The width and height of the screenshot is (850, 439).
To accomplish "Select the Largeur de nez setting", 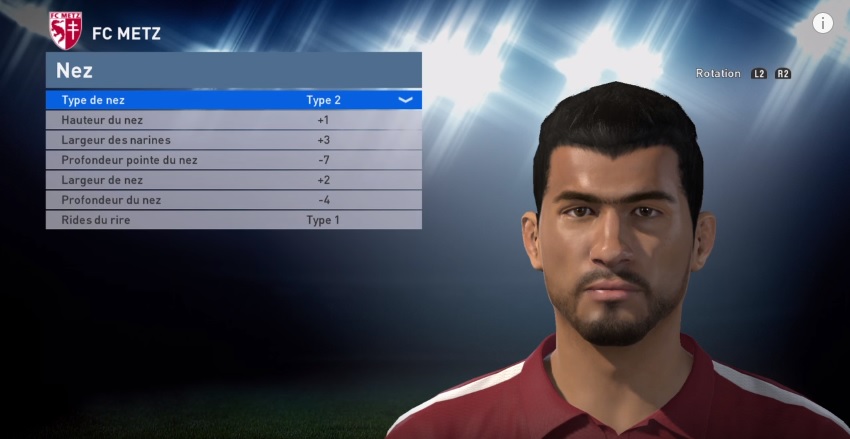I will pyautogui.click(x=233, y=180).
